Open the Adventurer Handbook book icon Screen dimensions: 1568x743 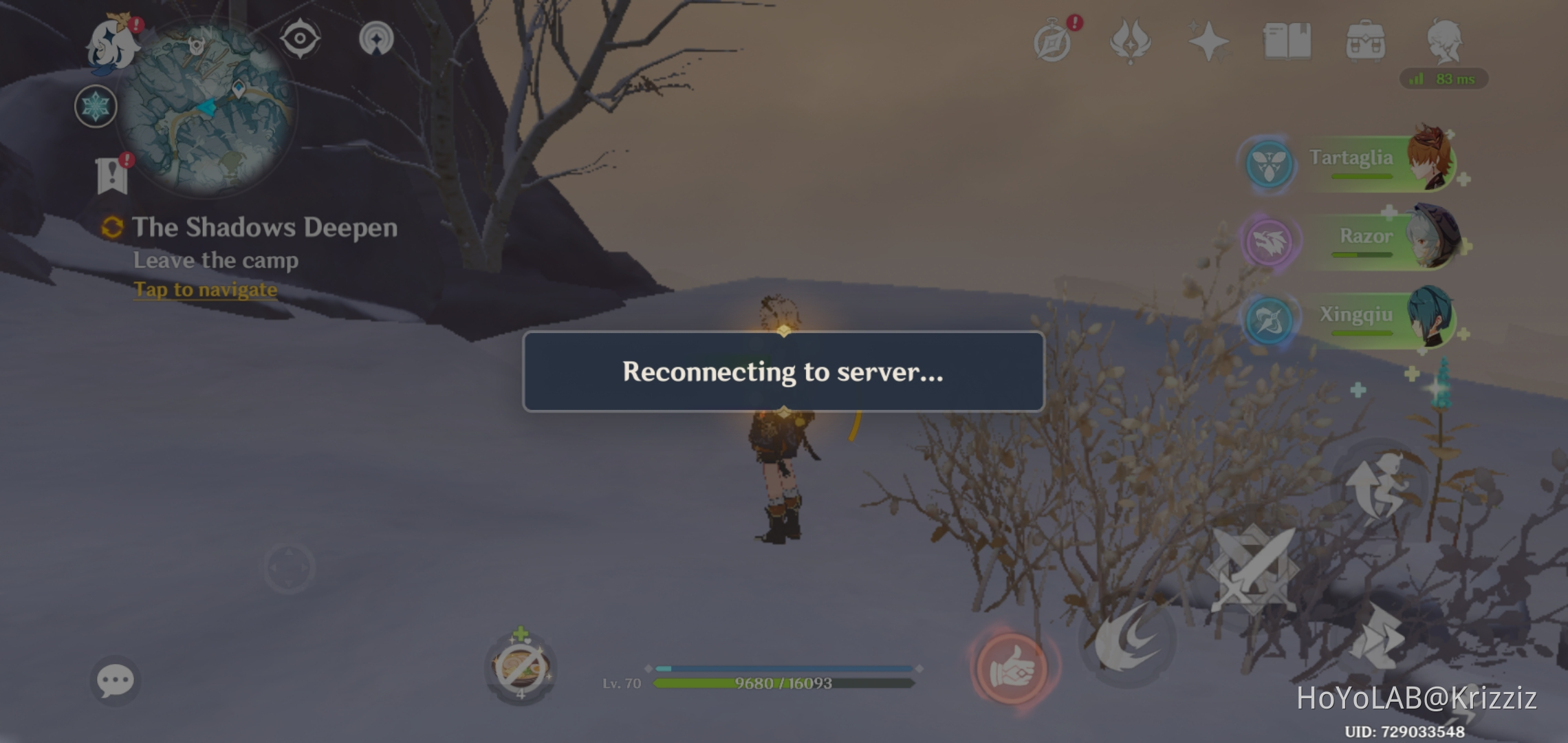1287,41
